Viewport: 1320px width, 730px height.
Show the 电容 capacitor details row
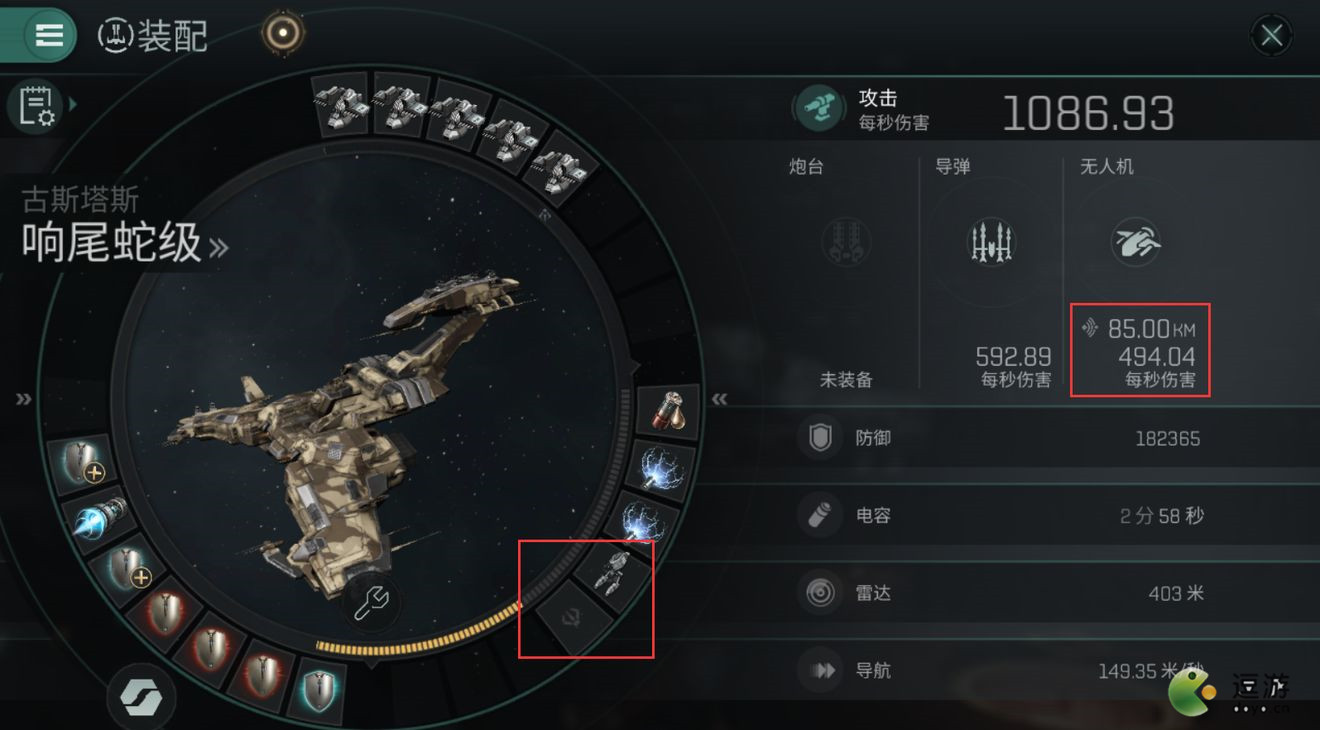click(1000, 516)
